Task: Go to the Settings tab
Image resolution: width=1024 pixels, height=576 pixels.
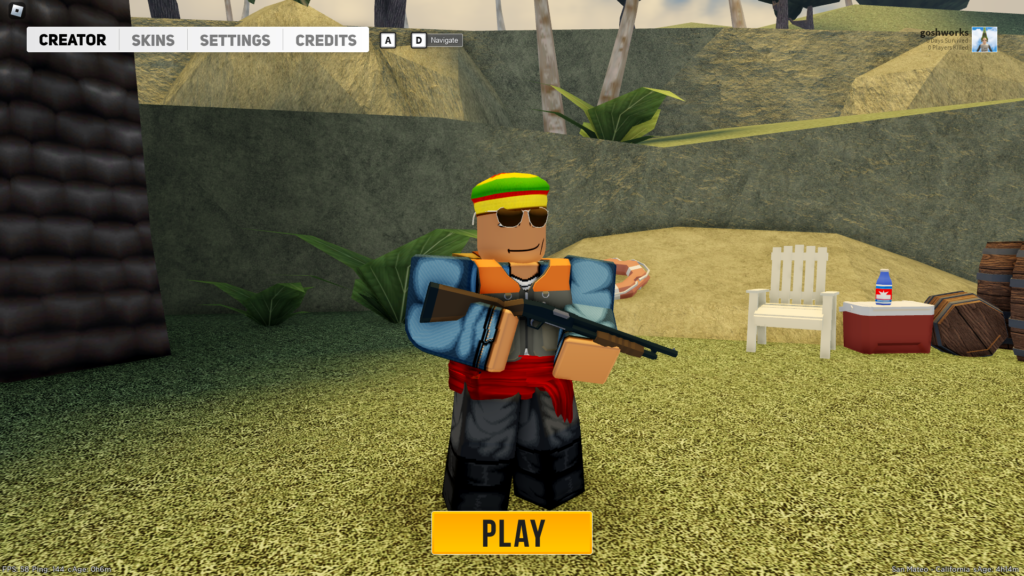Action: [x=235, y=40]
